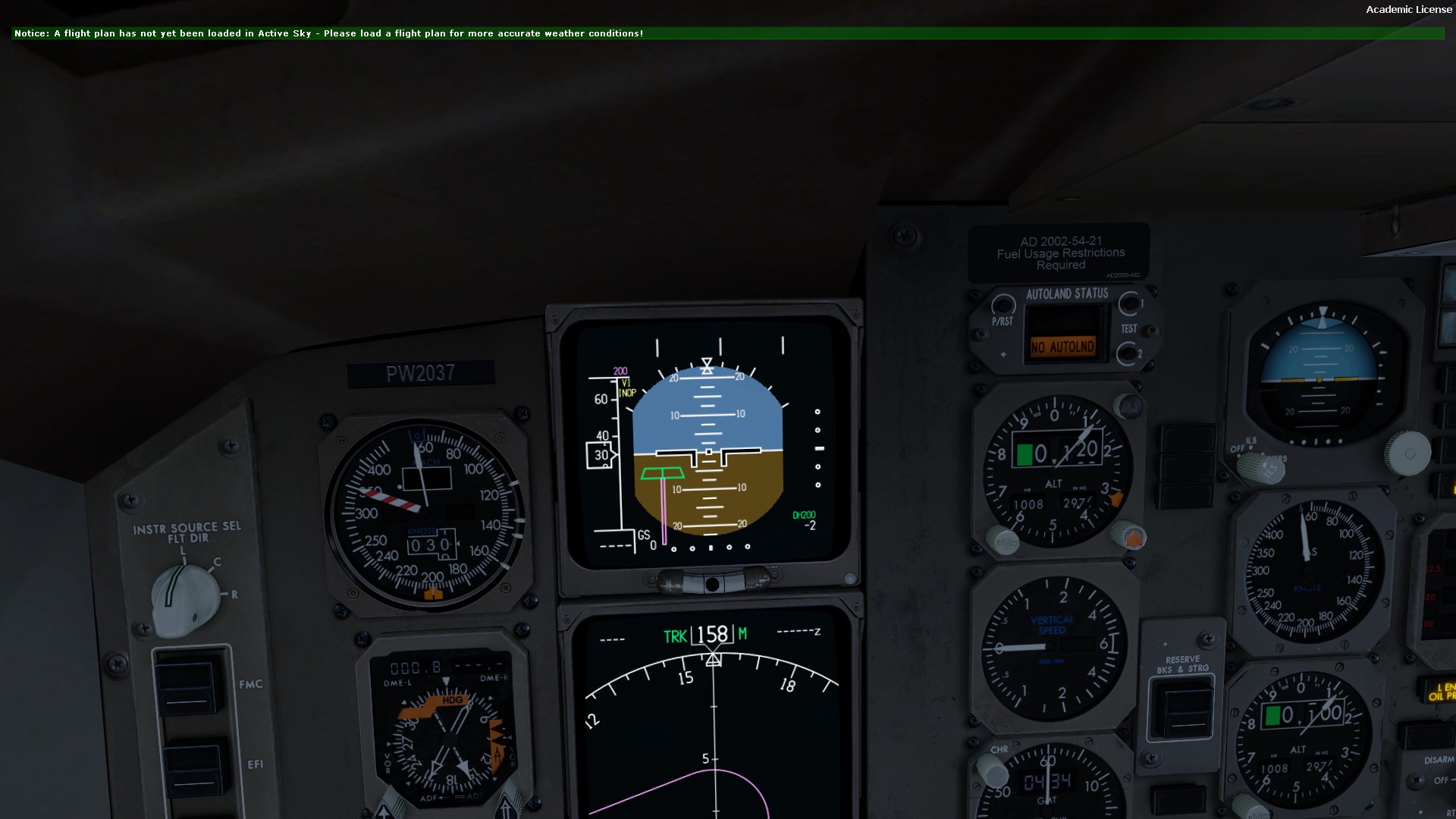1456x819 pixels.
Task: Activate autoland TEST button 1
Action: [1129, 303]
